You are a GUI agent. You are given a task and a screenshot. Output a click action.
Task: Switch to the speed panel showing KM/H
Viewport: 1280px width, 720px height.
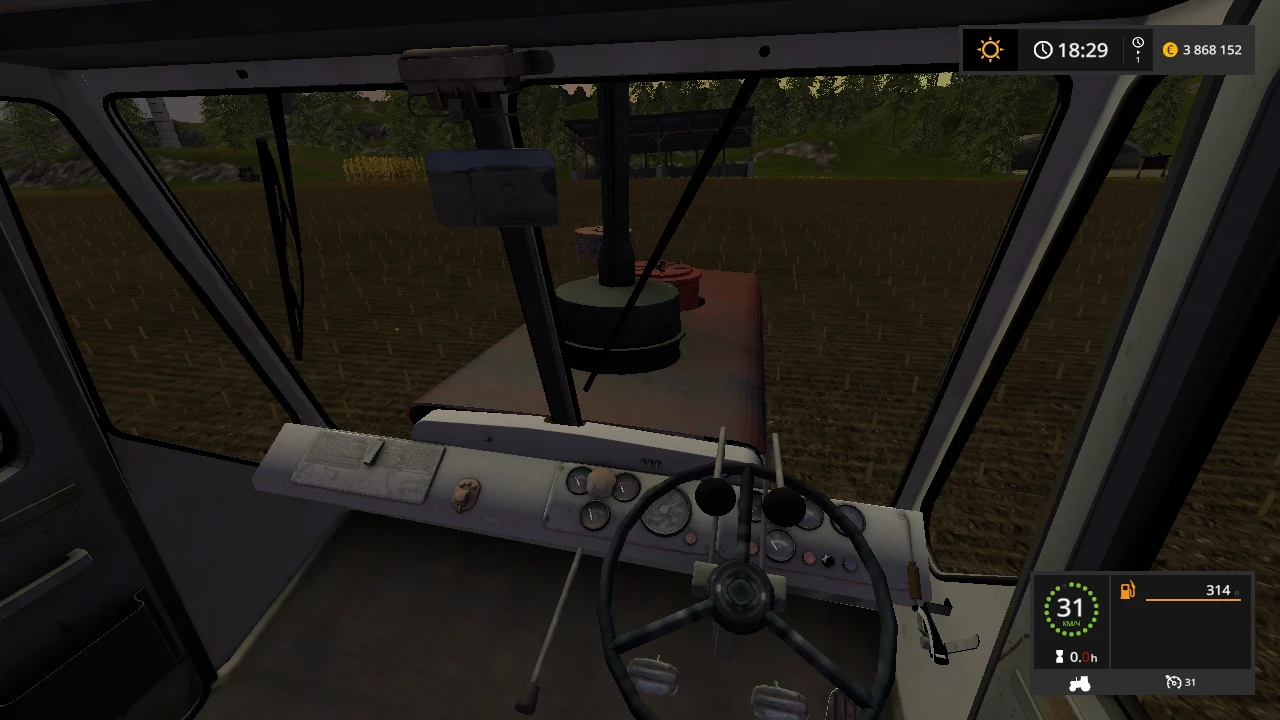click(1072, 620)
